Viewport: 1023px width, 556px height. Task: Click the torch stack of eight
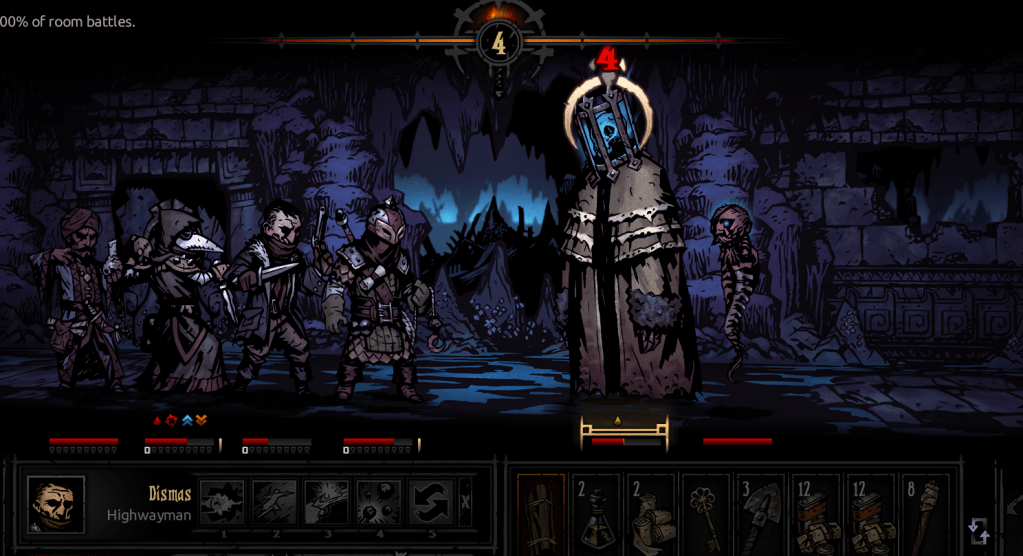923,514
